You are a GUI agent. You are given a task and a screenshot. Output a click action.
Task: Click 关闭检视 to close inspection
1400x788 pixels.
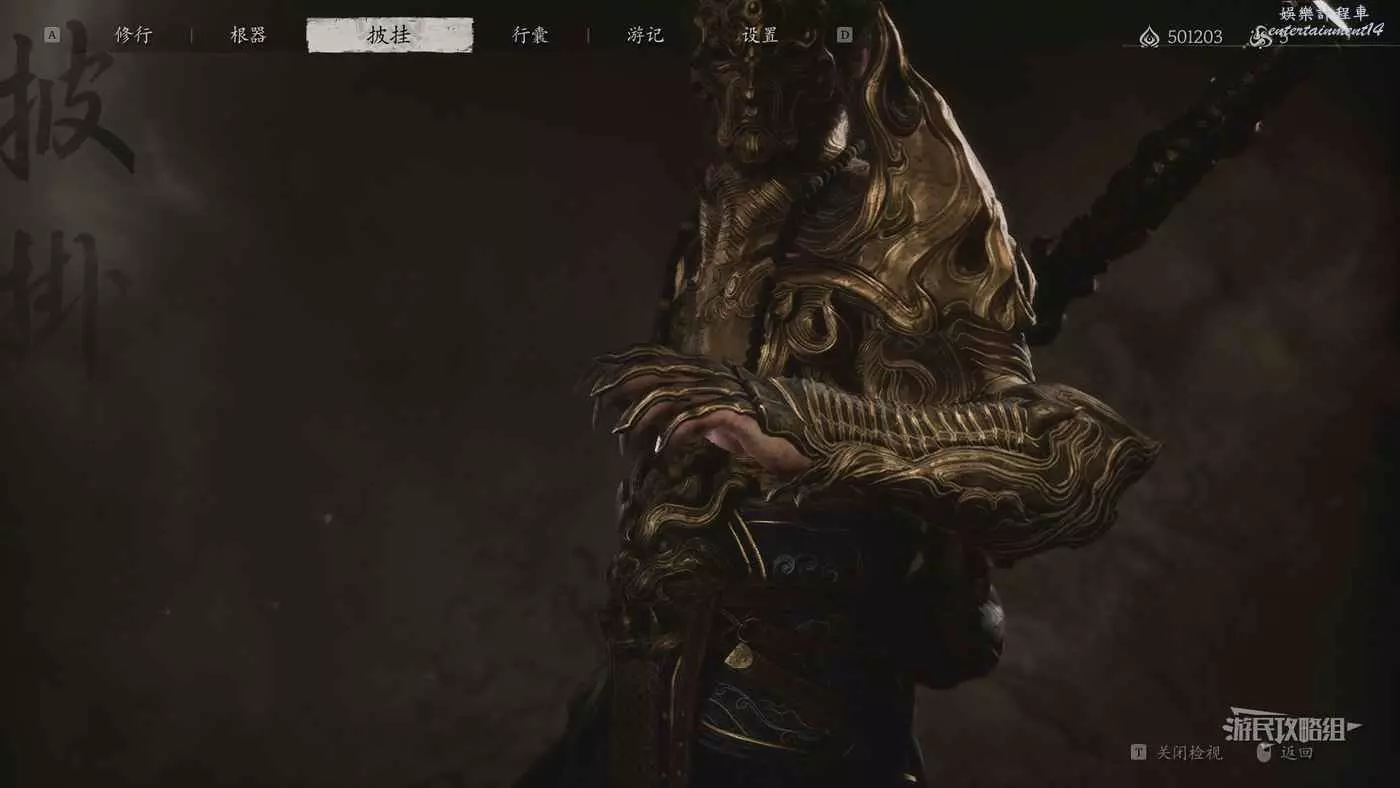point(1189,752)
